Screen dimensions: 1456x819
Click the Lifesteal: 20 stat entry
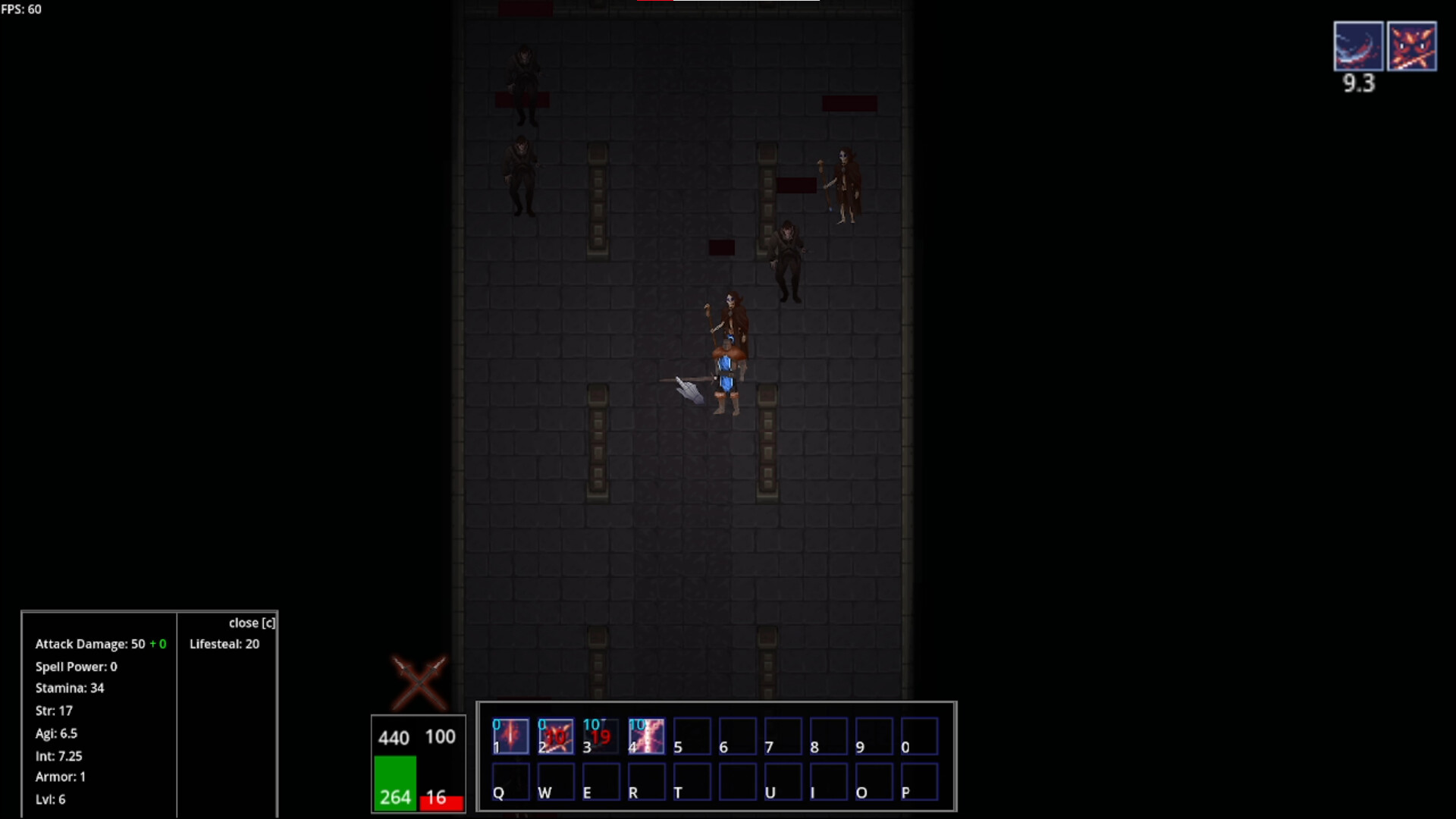pyautogui.click(x=224, y=644)
